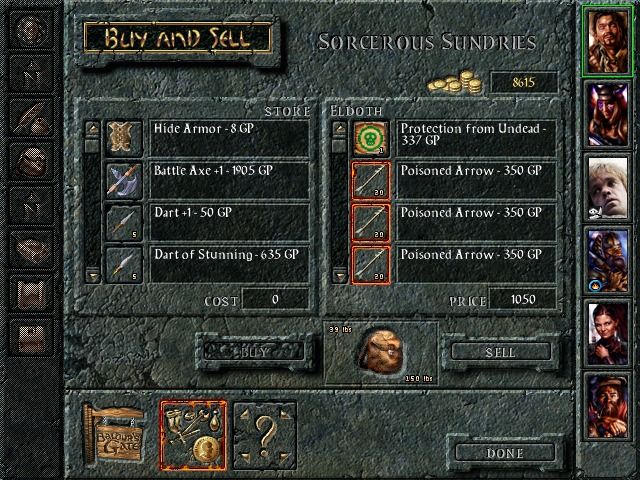The image size is (640, 480).
Task: Click the Baldur's Gate signpost icon
Action: [116, 436]
